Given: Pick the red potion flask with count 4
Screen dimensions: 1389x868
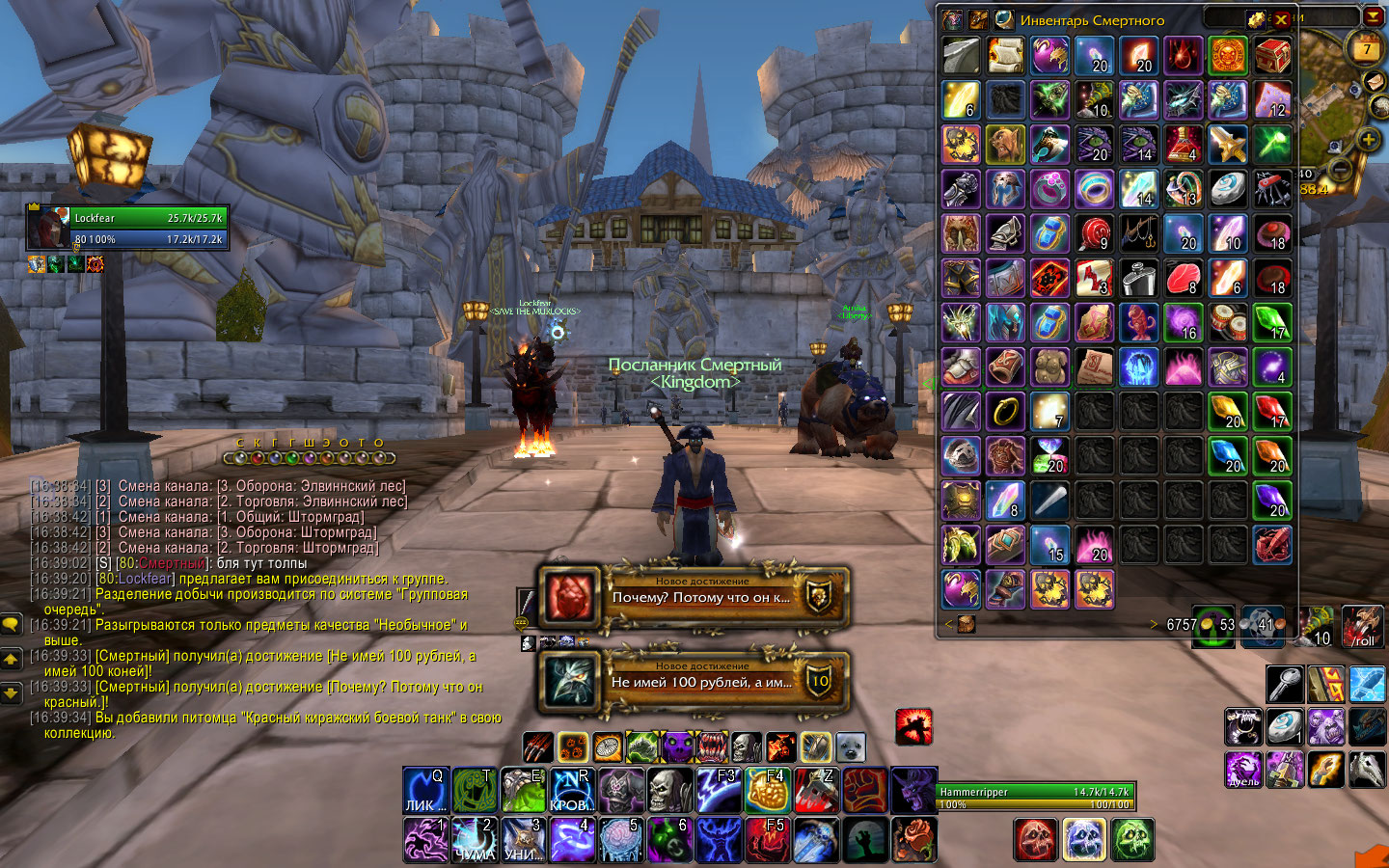Looking at the screenshot, I should coord(1184,145).
